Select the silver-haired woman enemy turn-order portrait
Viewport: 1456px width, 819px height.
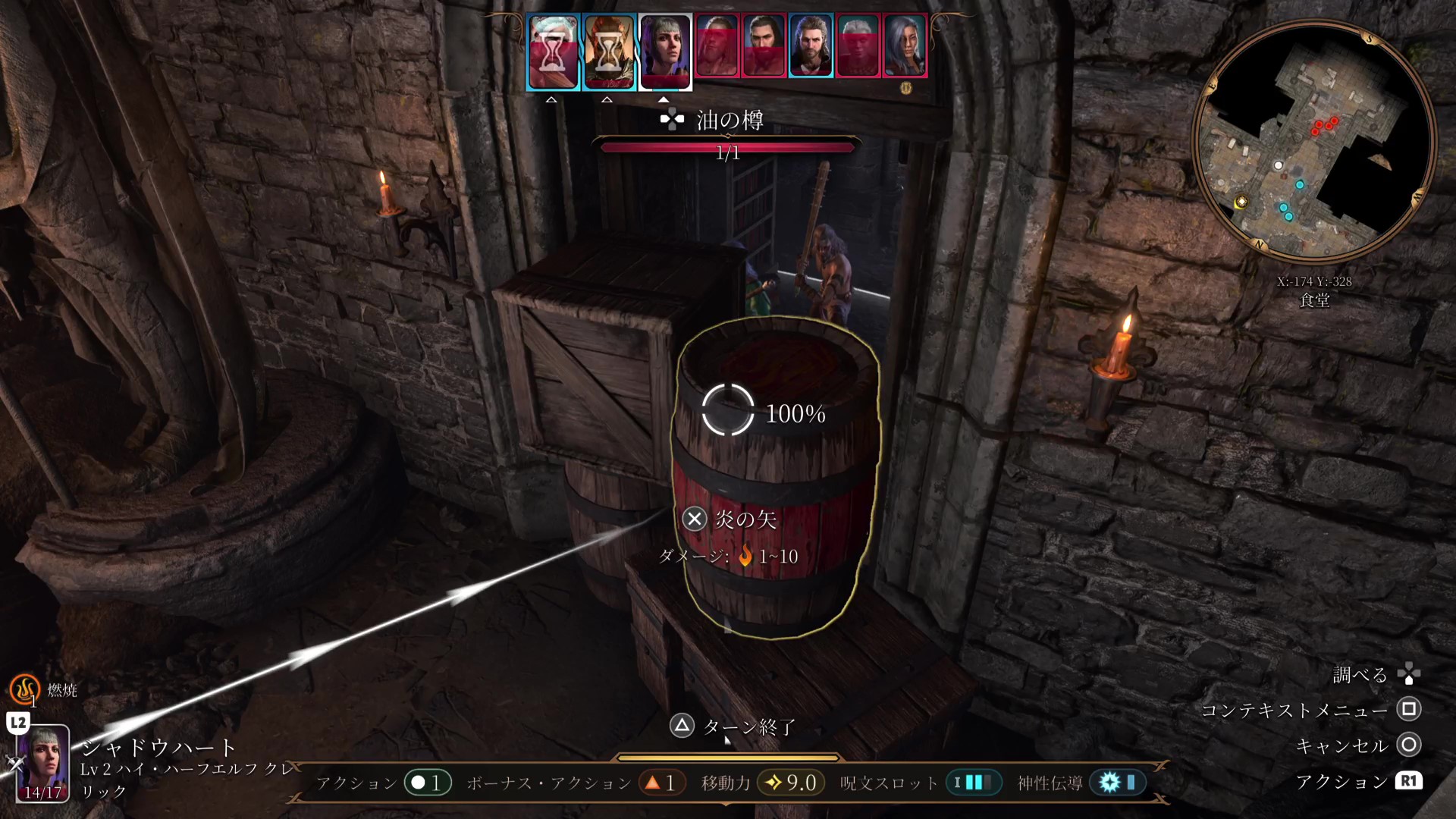tap(905, 45)
